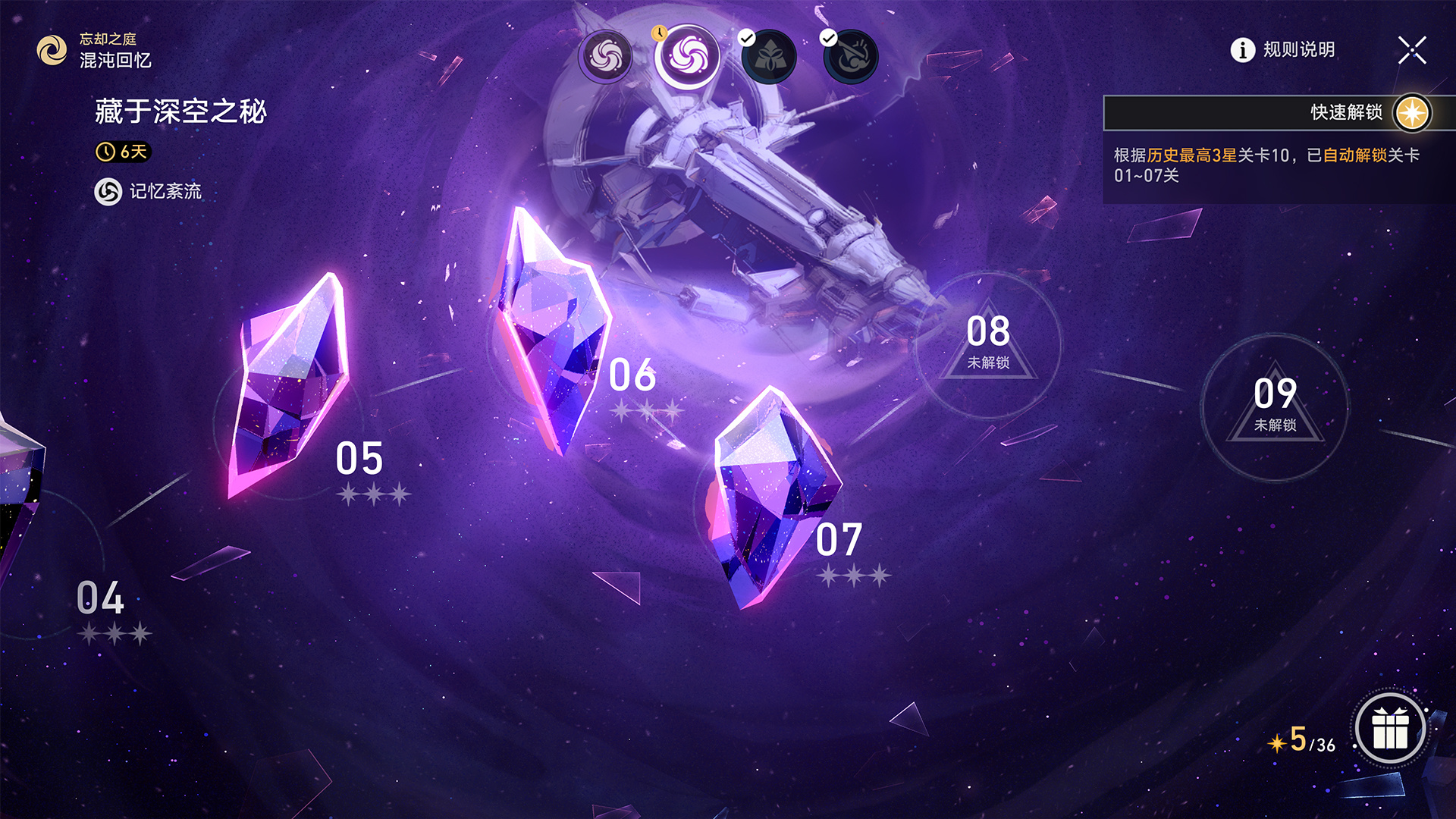Select stage 04 at the left edge

point(101,599)
